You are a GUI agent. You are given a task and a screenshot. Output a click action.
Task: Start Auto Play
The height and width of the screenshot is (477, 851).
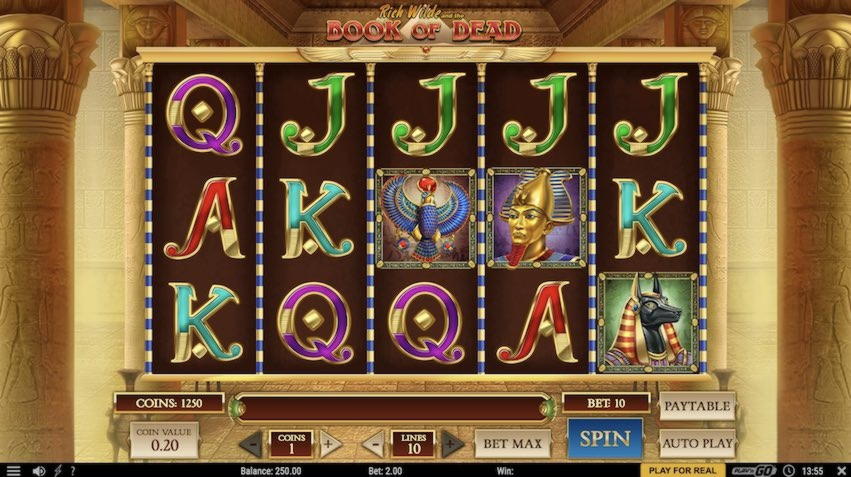click(x=697, y=441)
